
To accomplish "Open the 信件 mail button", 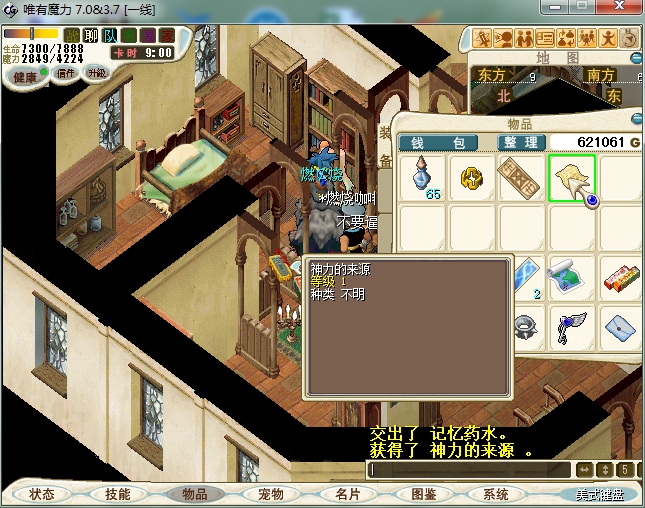I will pos(66,73).
